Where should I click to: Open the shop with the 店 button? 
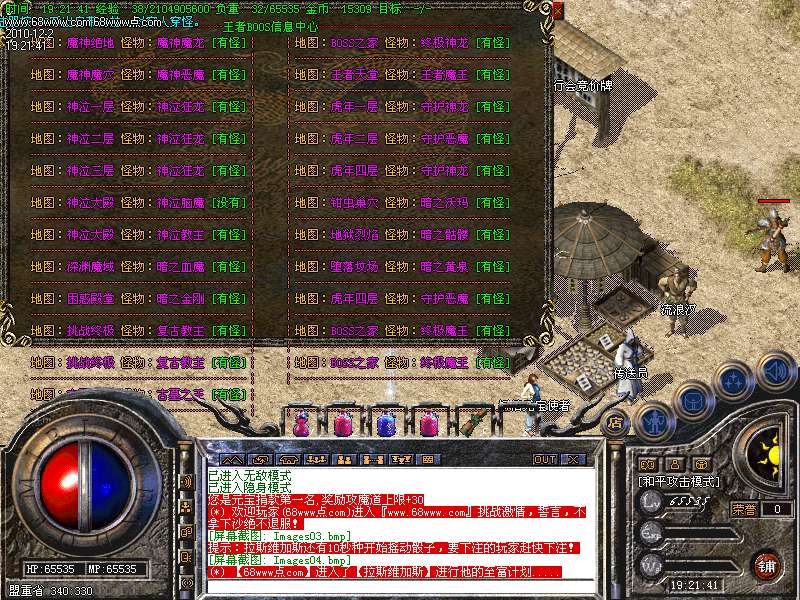point(616,422)
